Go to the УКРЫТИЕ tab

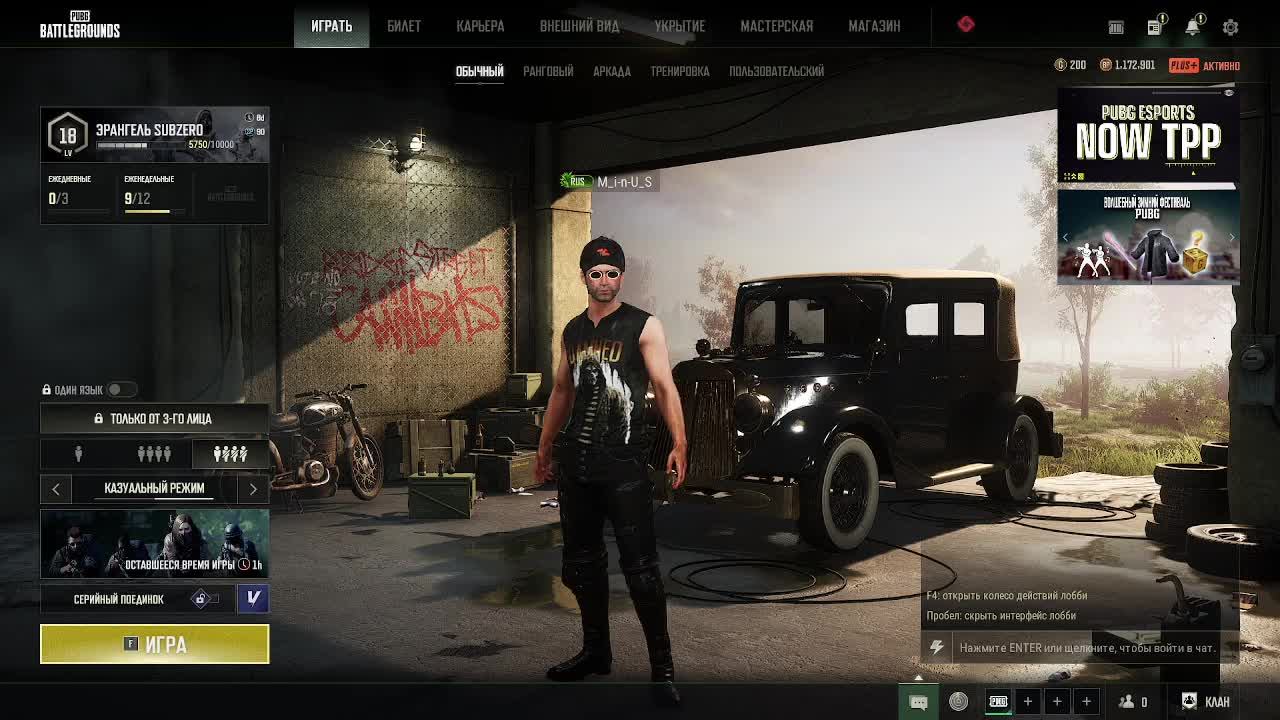click(680, 26)
